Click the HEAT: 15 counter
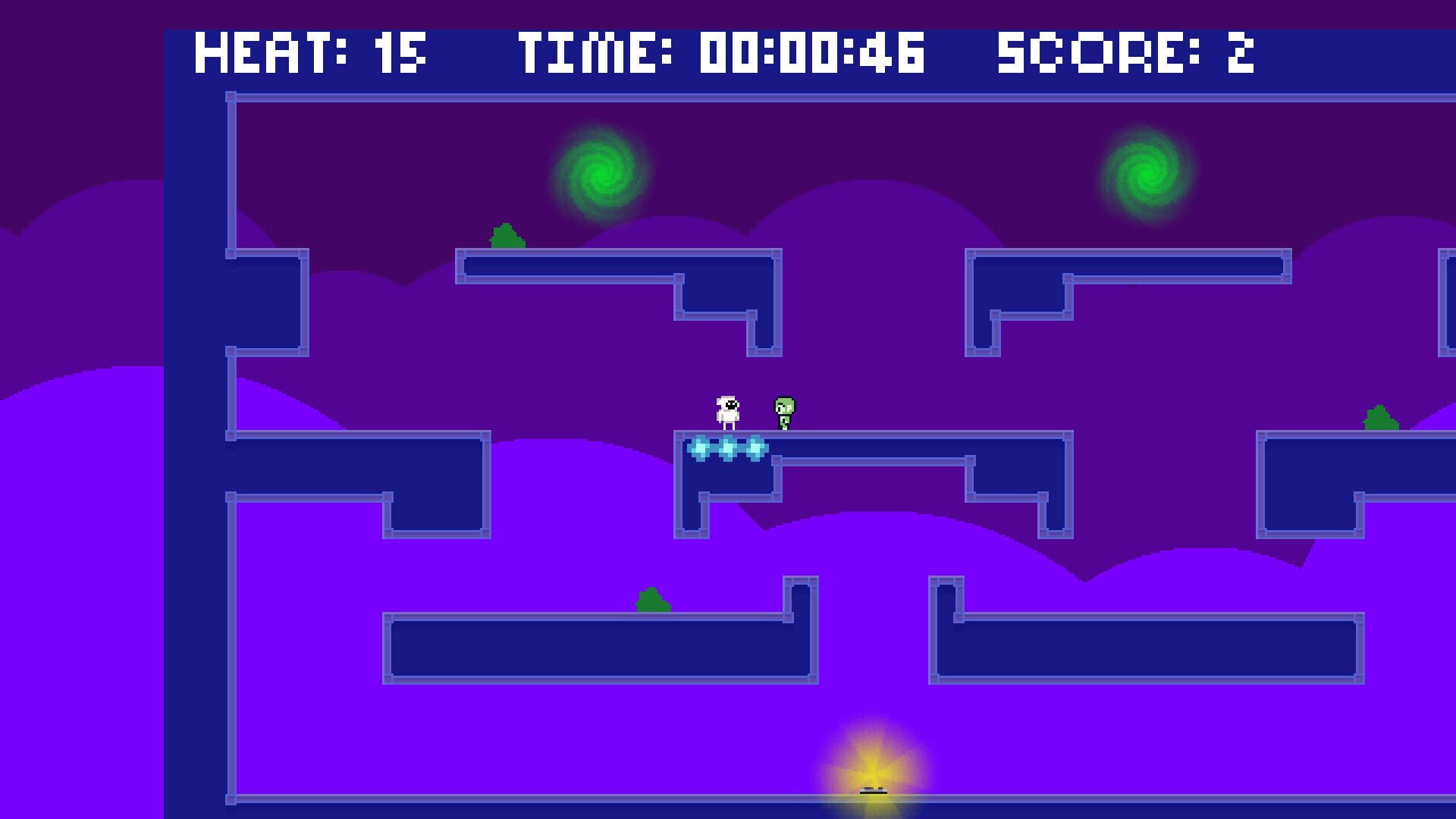This screenshot has height=819, width=1456. 310,52
